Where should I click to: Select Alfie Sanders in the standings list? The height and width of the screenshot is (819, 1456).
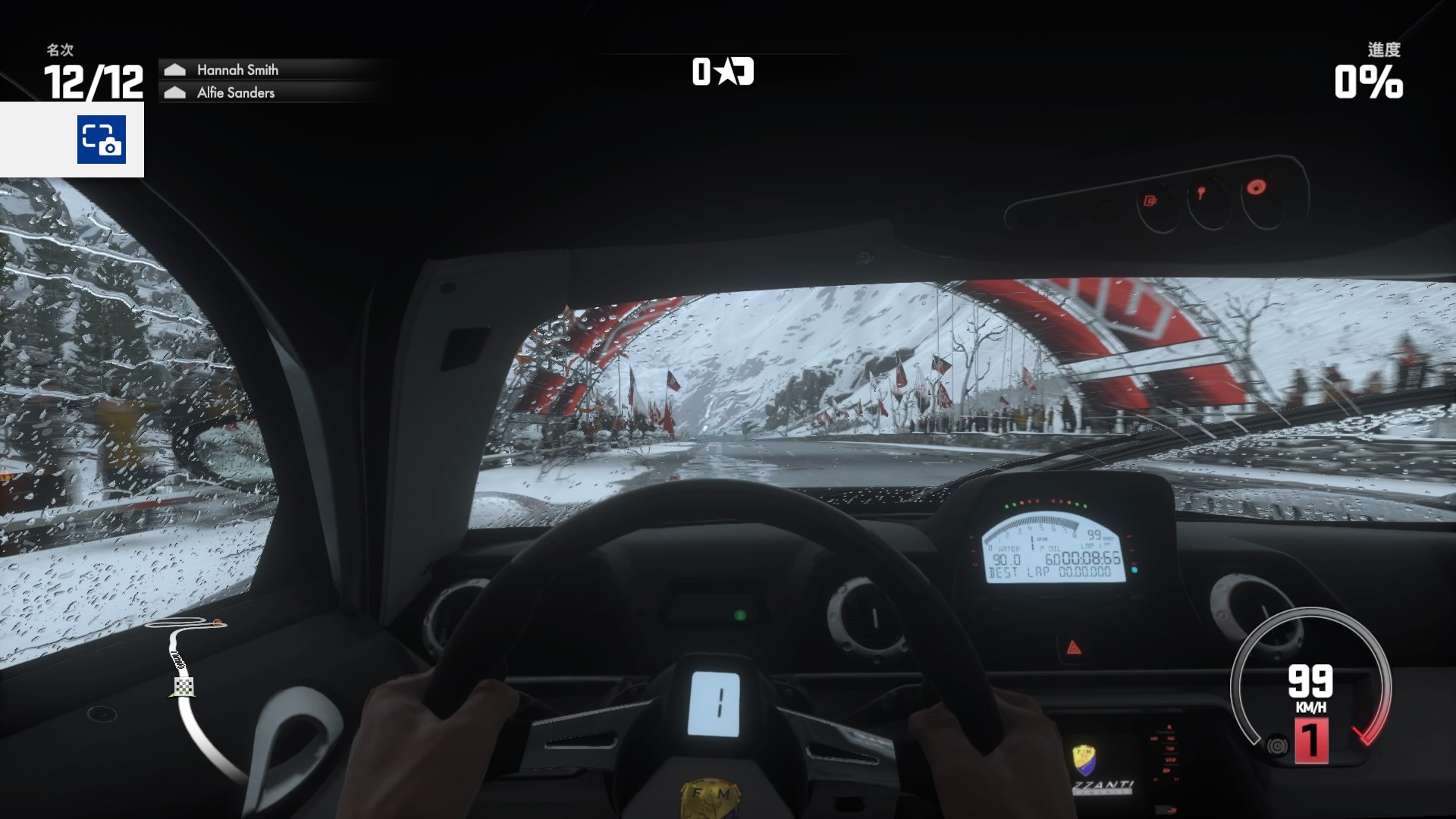pos(236,93)
